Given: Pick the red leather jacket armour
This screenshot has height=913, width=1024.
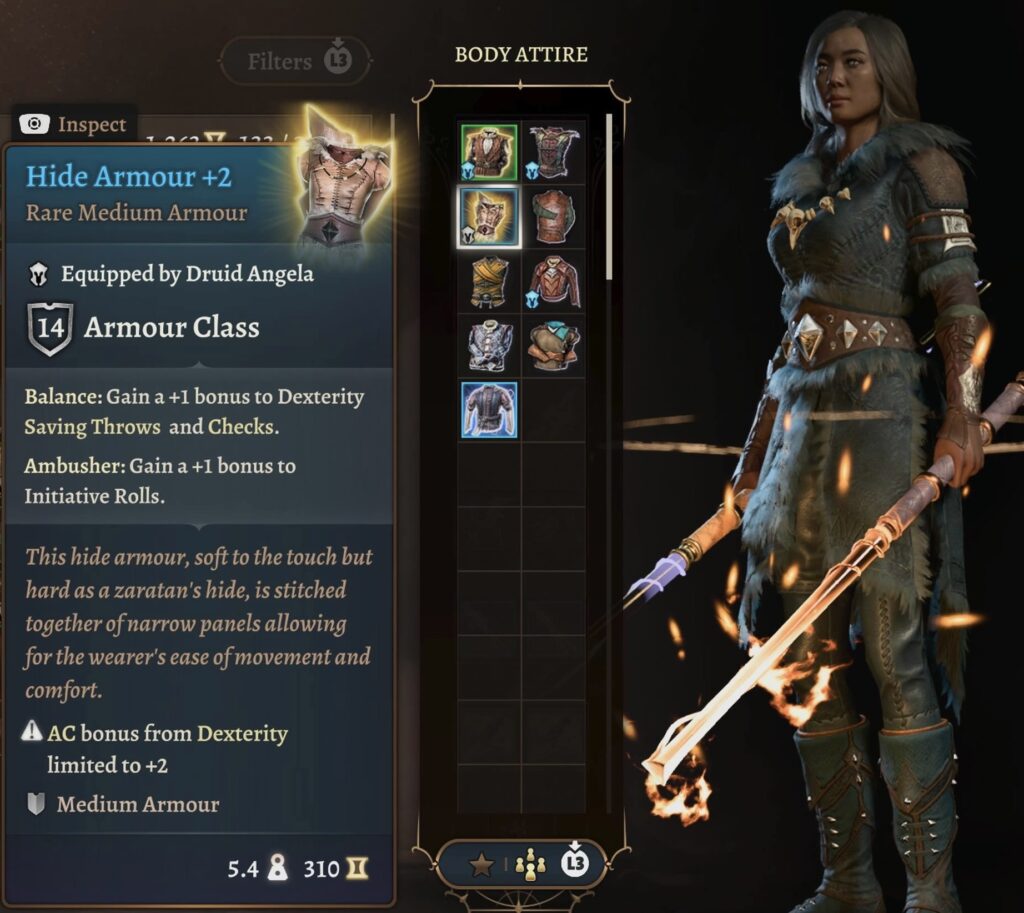Looking at the screenshot, I should [553, 281].
